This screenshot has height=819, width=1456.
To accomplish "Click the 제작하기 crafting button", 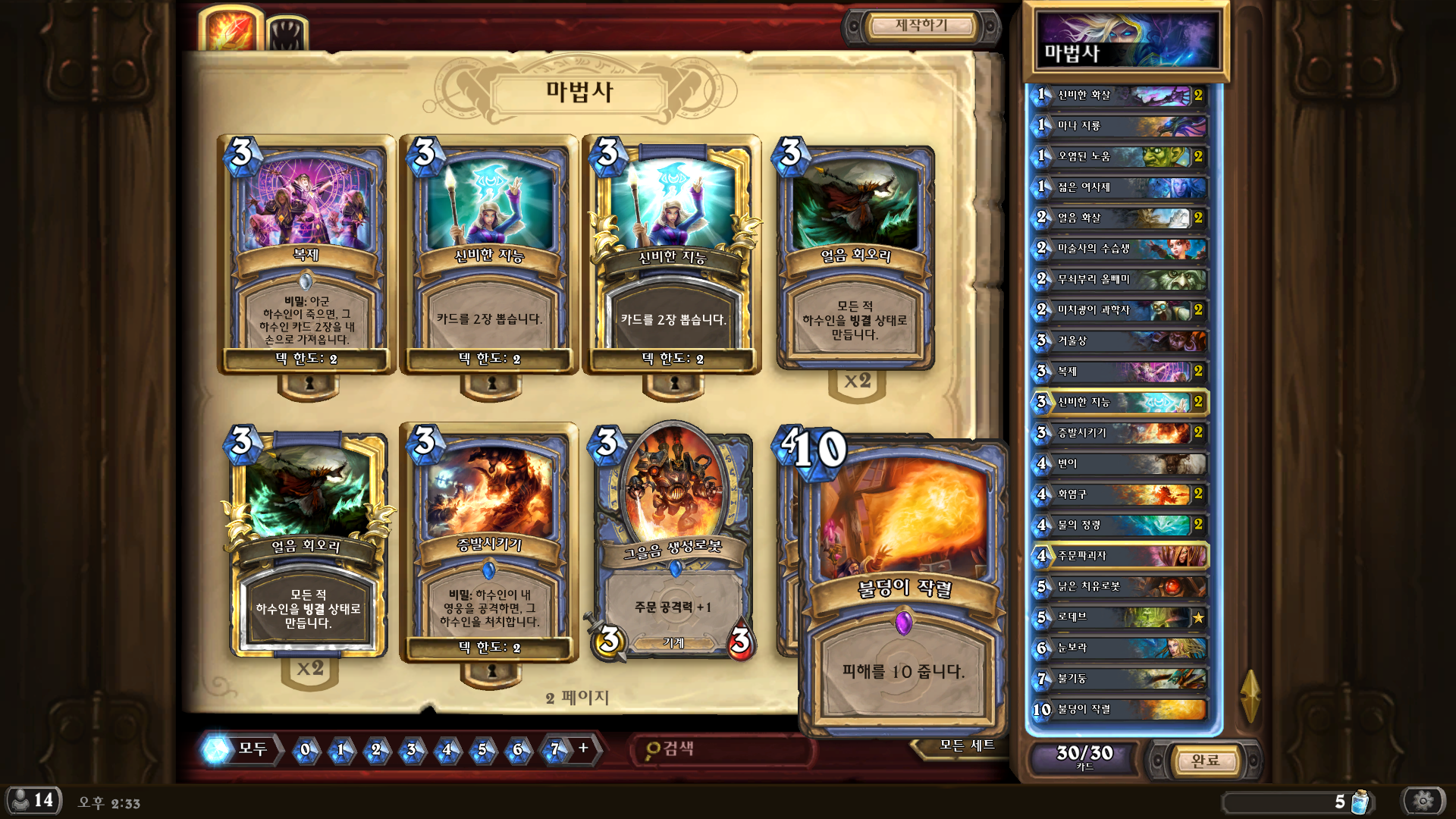I will (921, 26).
